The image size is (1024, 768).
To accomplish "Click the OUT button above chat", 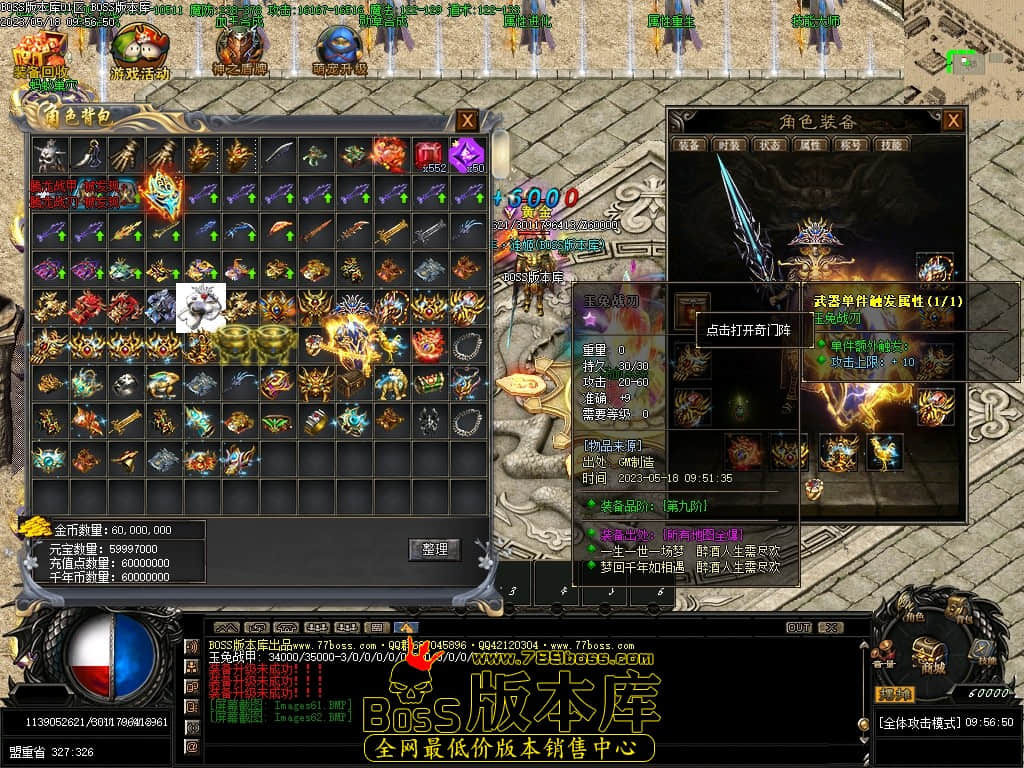I will (798, 628).
